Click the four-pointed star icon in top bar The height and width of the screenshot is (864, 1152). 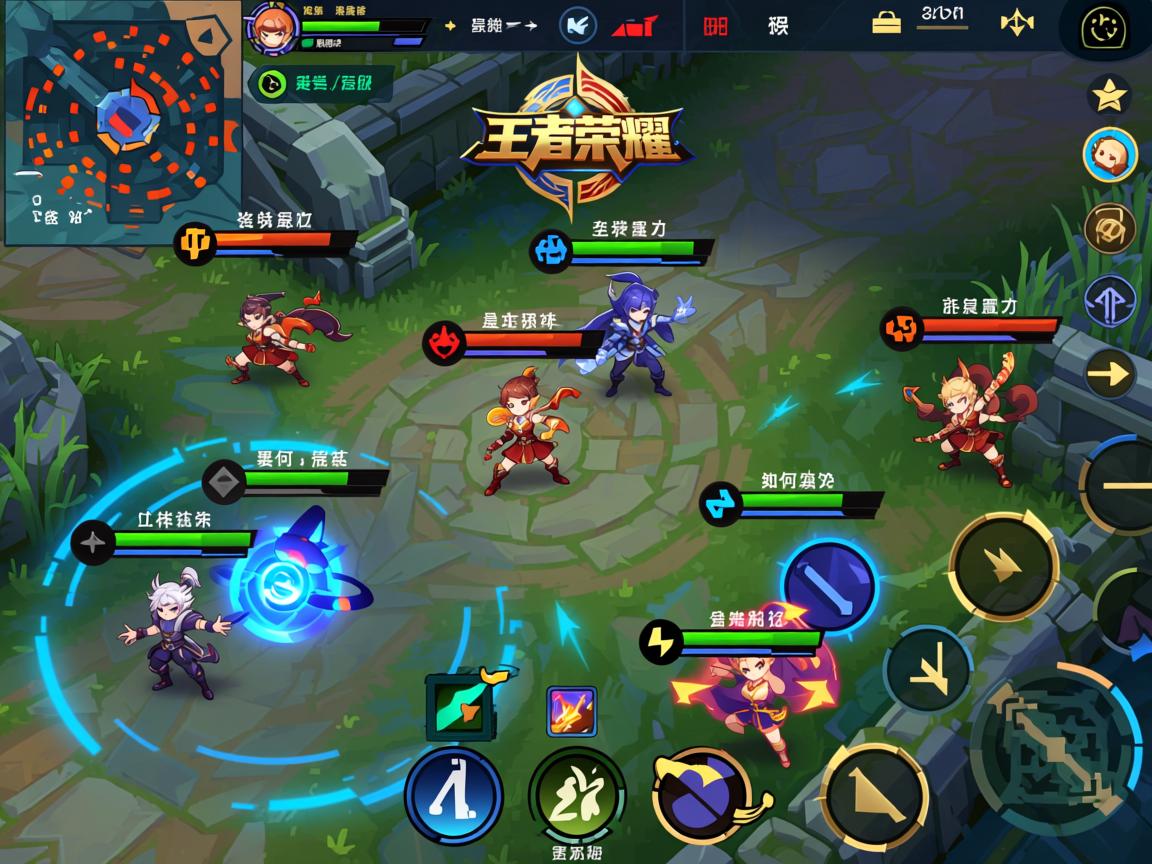coord(1016,22)
